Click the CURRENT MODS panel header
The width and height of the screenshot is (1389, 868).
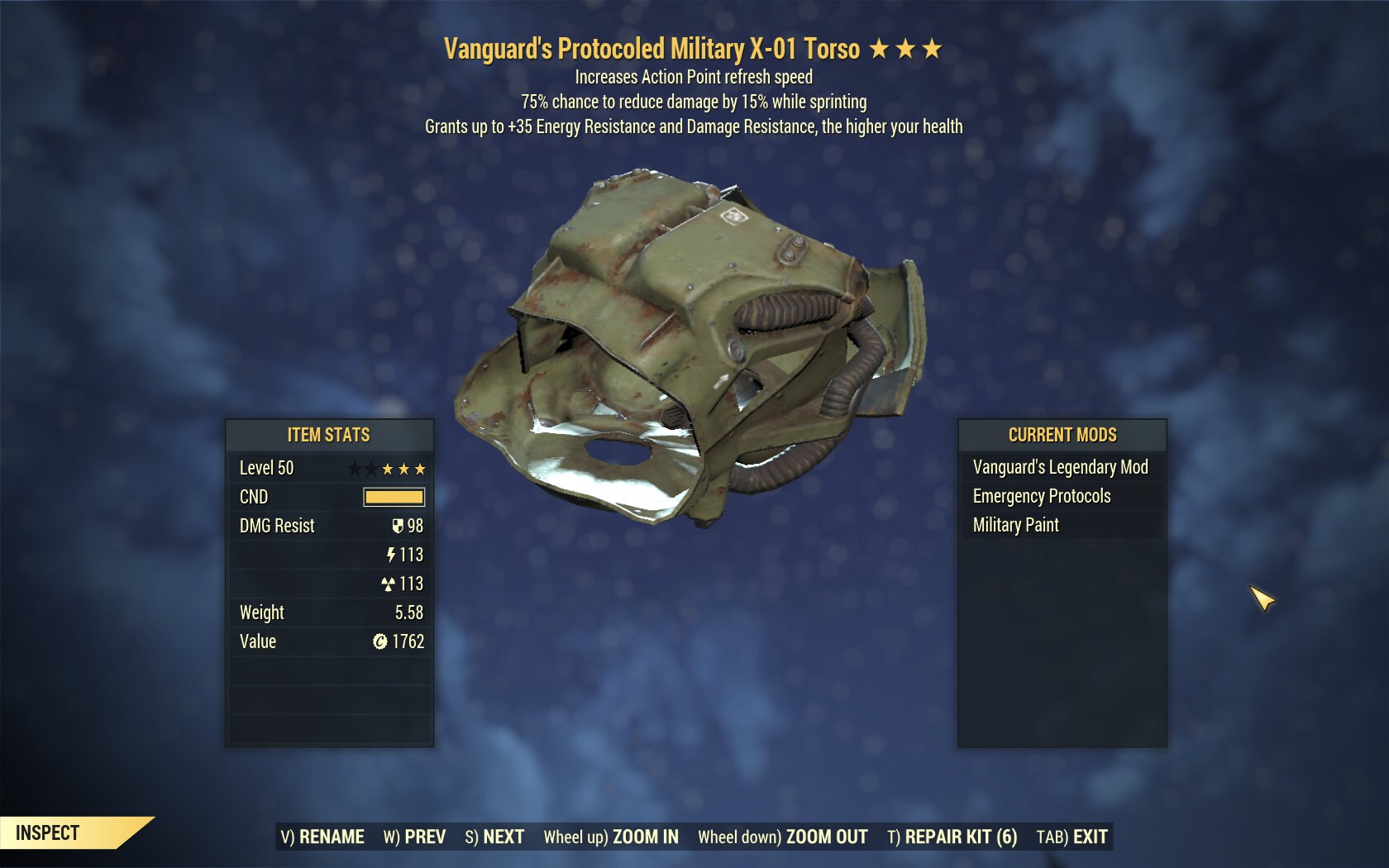(1061, 435)
